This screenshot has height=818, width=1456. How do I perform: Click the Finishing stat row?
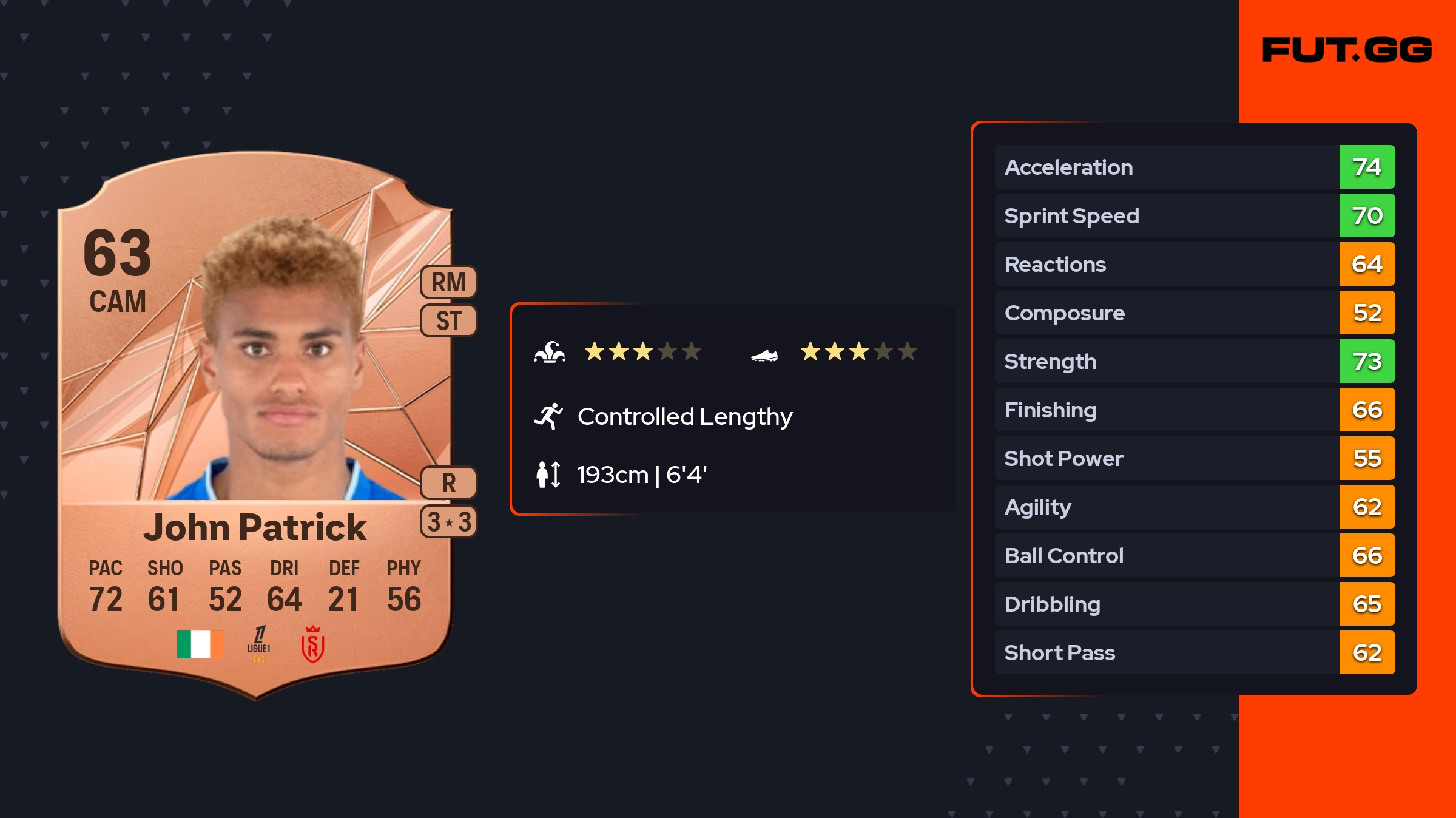[1194, 410]
